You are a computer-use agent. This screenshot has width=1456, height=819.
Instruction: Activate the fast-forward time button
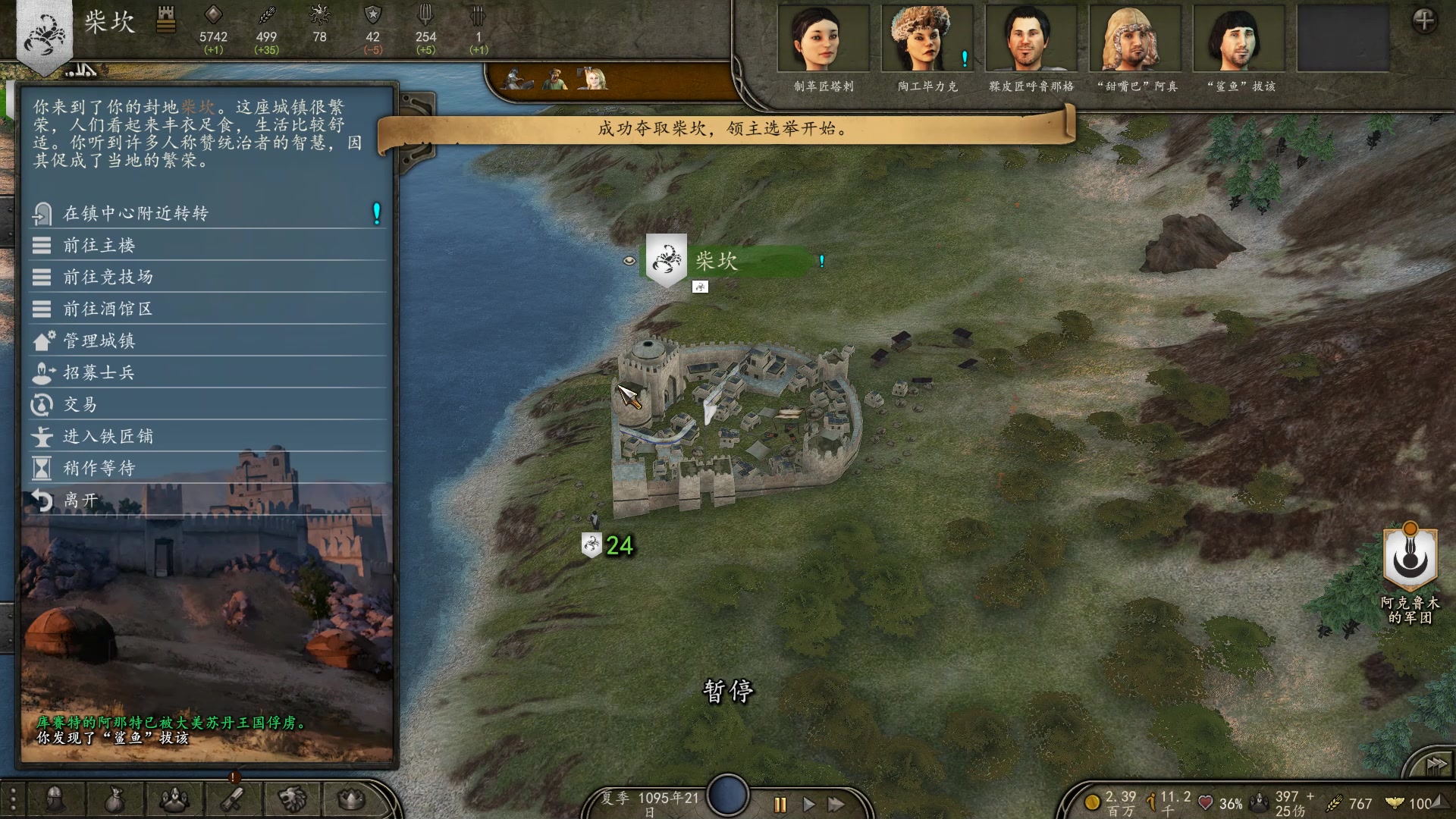[836, 804]
